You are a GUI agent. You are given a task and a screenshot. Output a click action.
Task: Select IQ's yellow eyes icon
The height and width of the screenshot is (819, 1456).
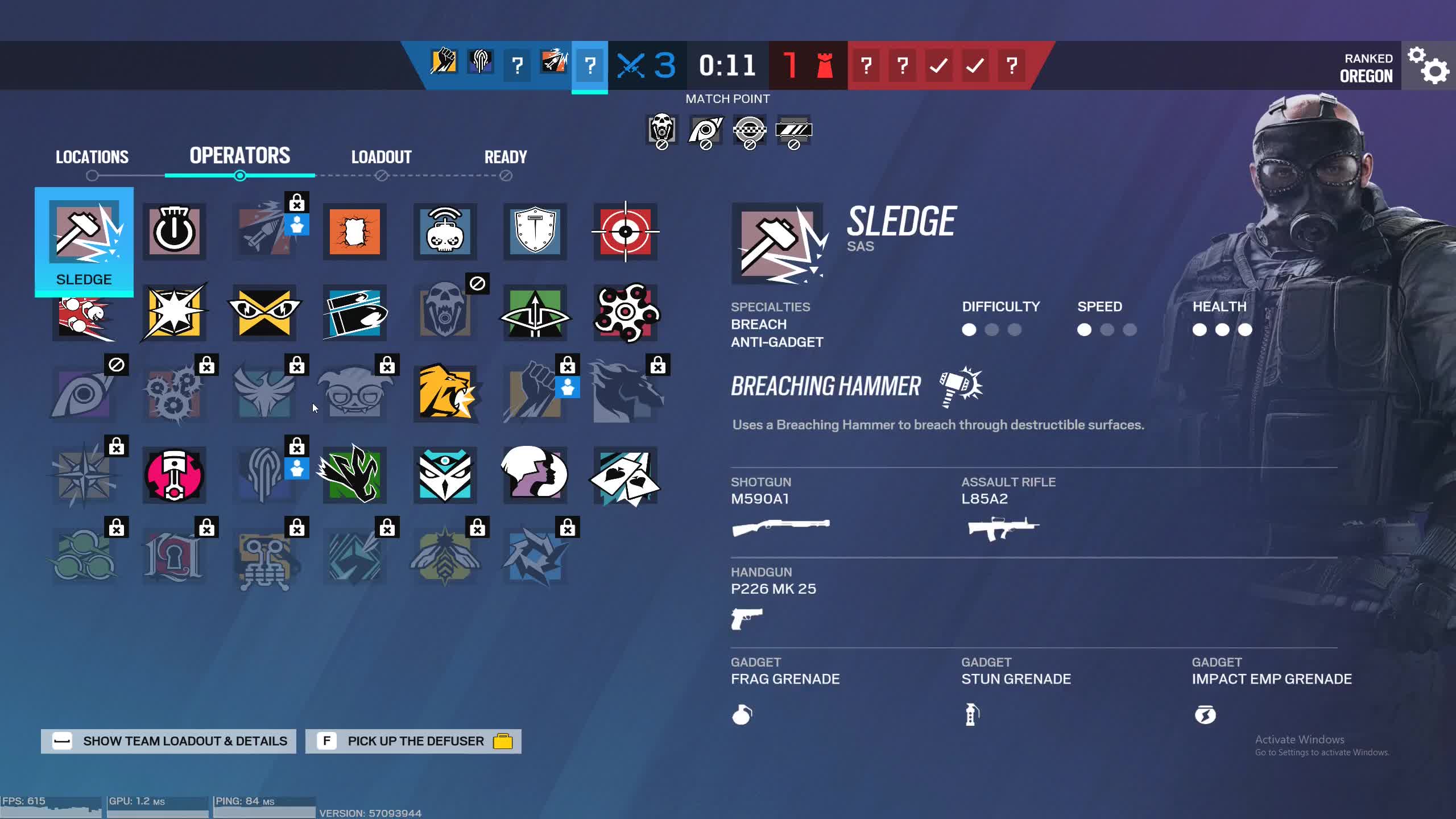coord(264,313)
